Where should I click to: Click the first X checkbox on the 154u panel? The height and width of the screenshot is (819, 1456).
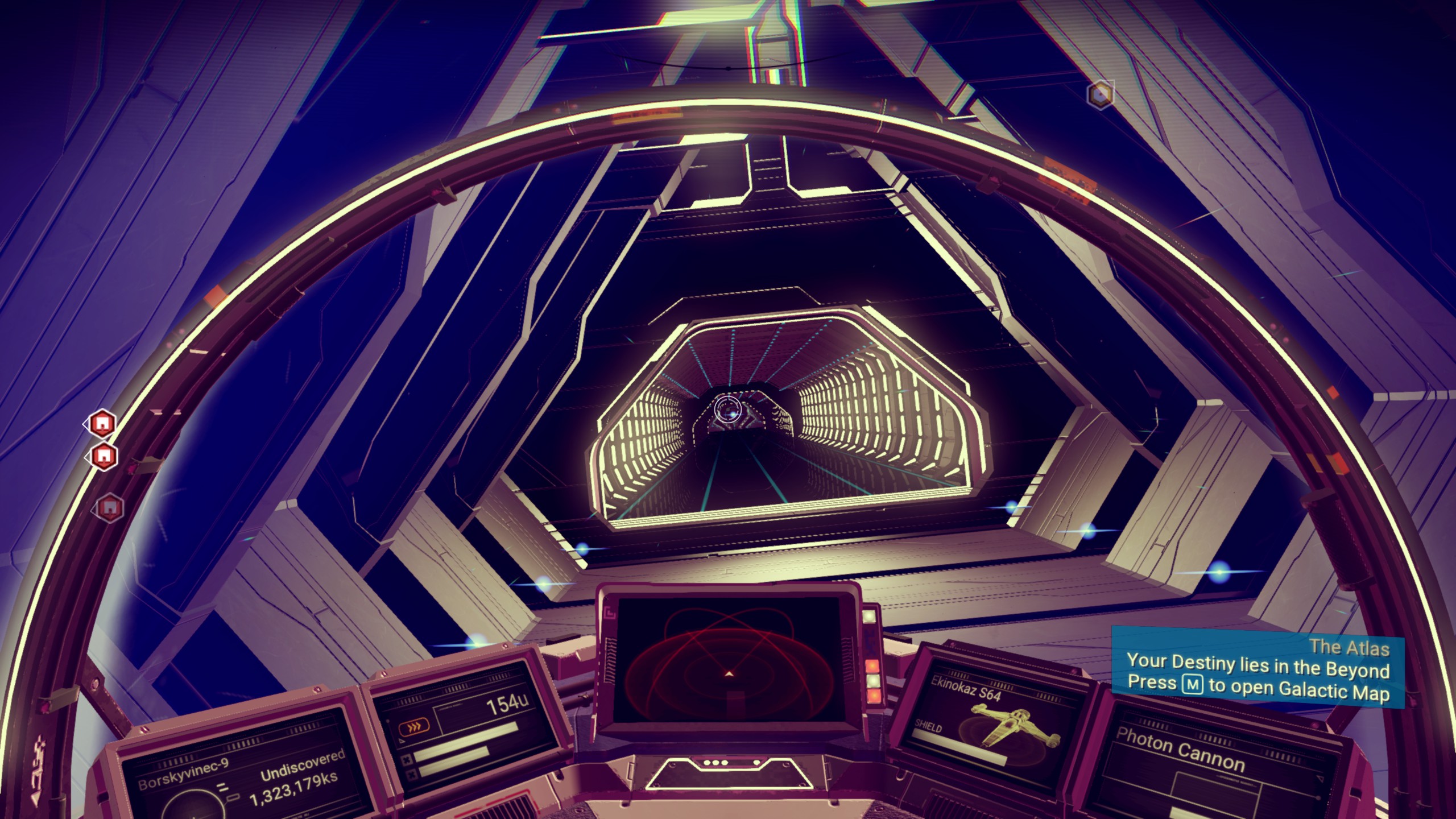click(407, 760)
